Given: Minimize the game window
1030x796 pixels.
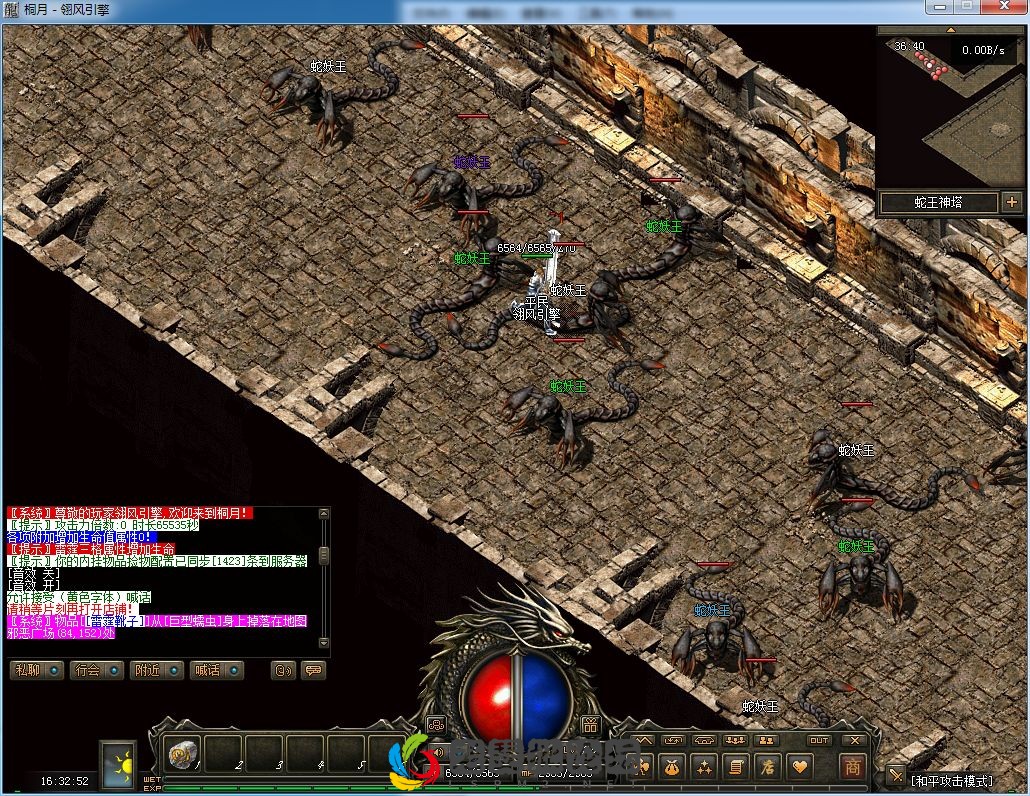Looking at the screenshot, I should pyautogui.click(x=940, y=7).
